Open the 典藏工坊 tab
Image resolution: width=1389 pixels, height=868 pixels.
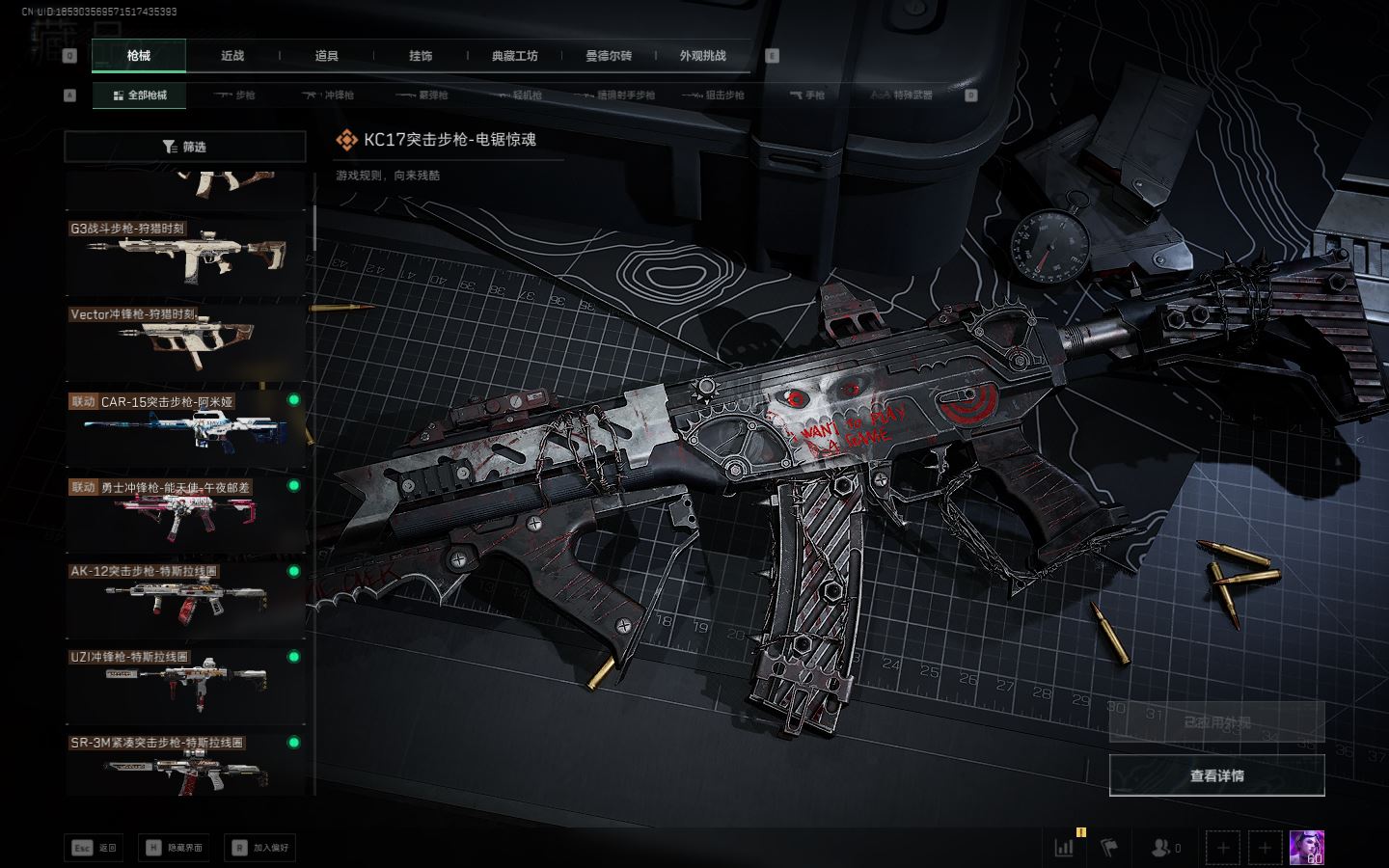(x=514, y=56)
